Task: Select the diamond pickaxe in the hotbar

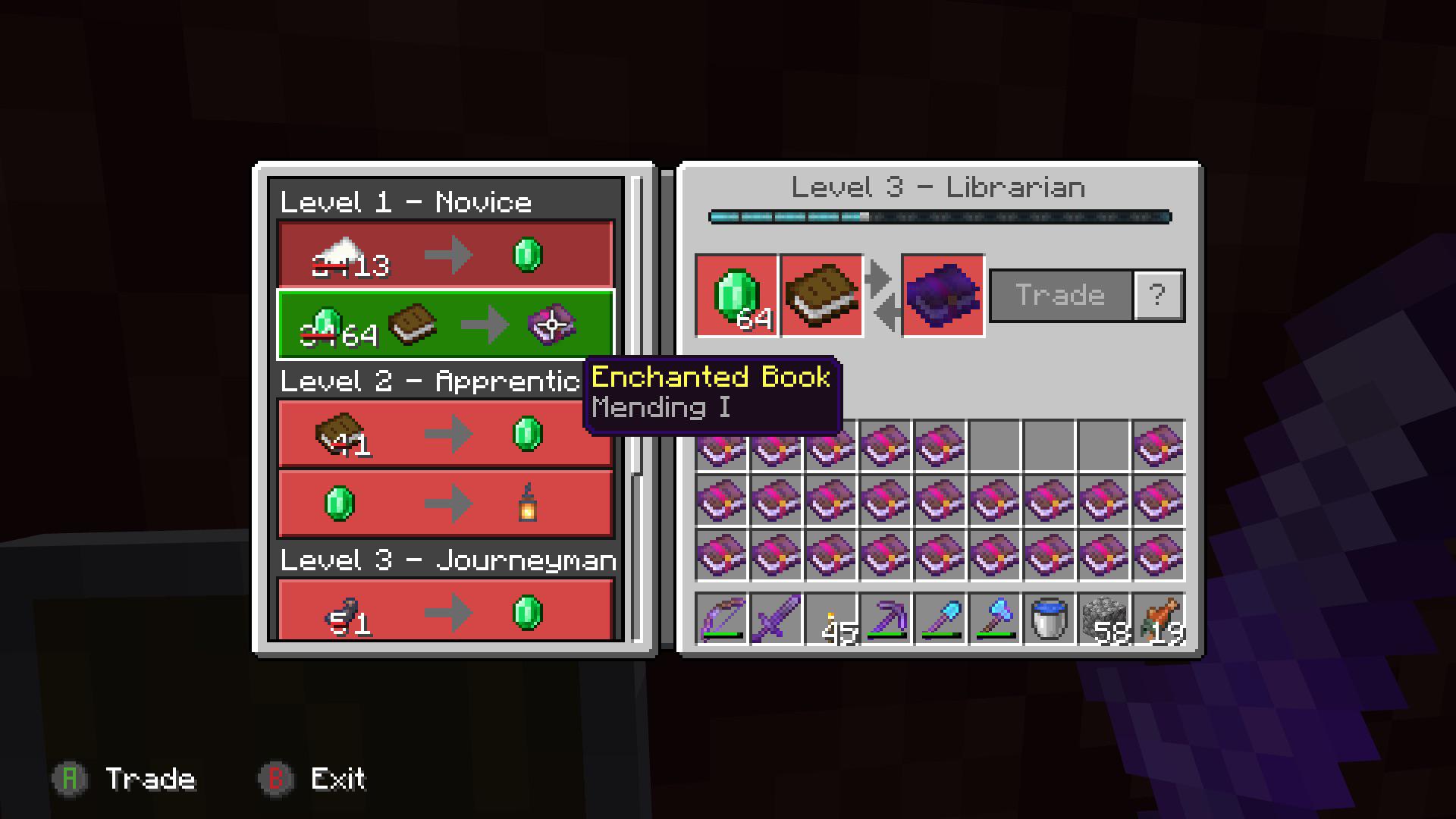Action: 886,620
